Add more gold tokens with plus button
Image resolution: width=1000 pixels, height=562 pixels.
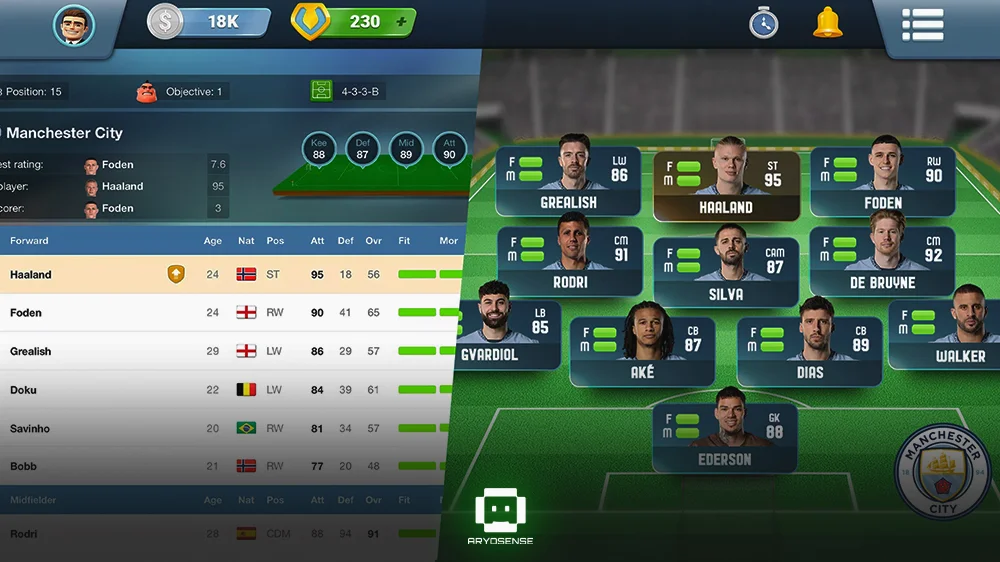[x=401, y=21]
